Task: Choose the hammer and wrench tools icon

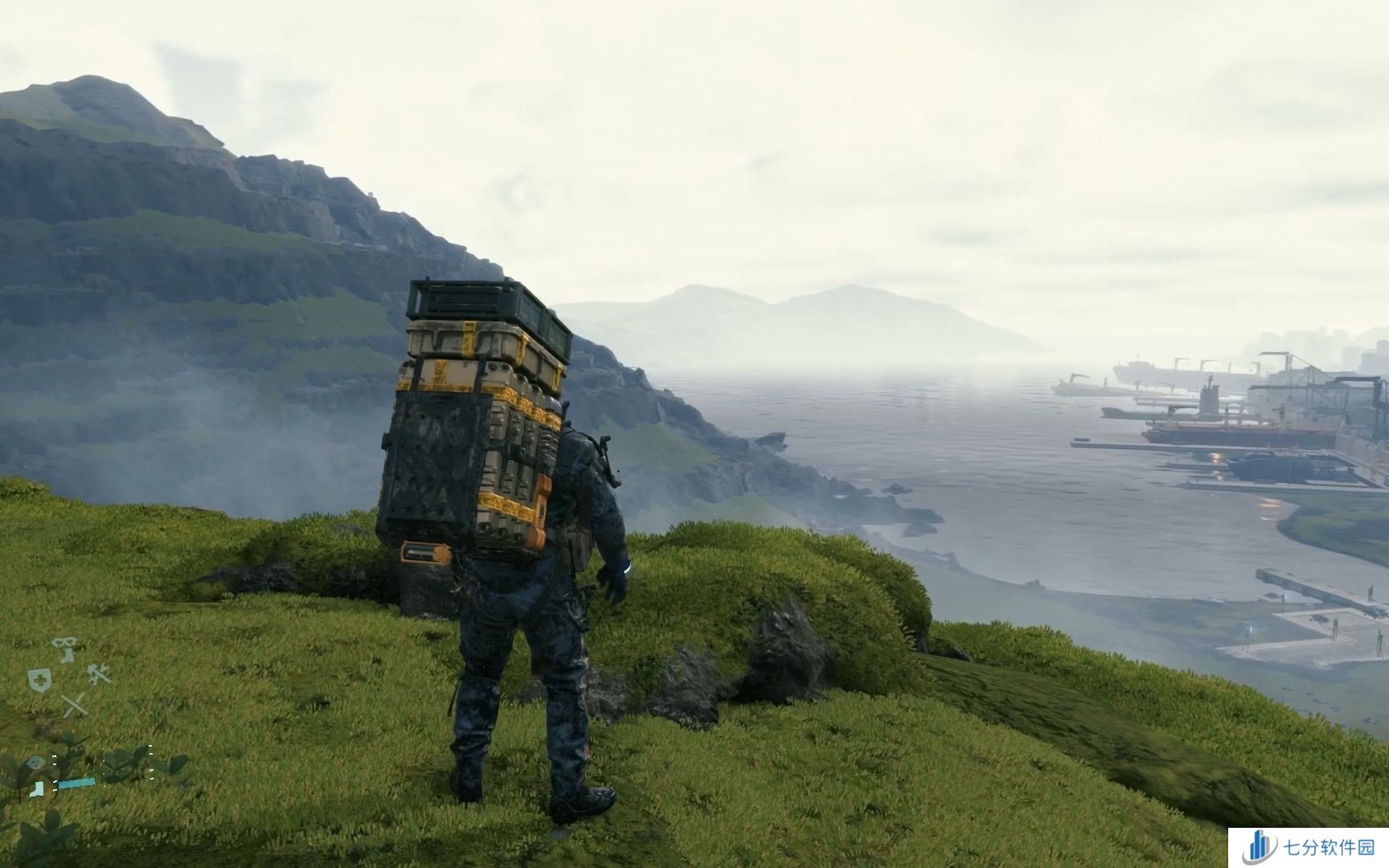Action: click(99, 674)
